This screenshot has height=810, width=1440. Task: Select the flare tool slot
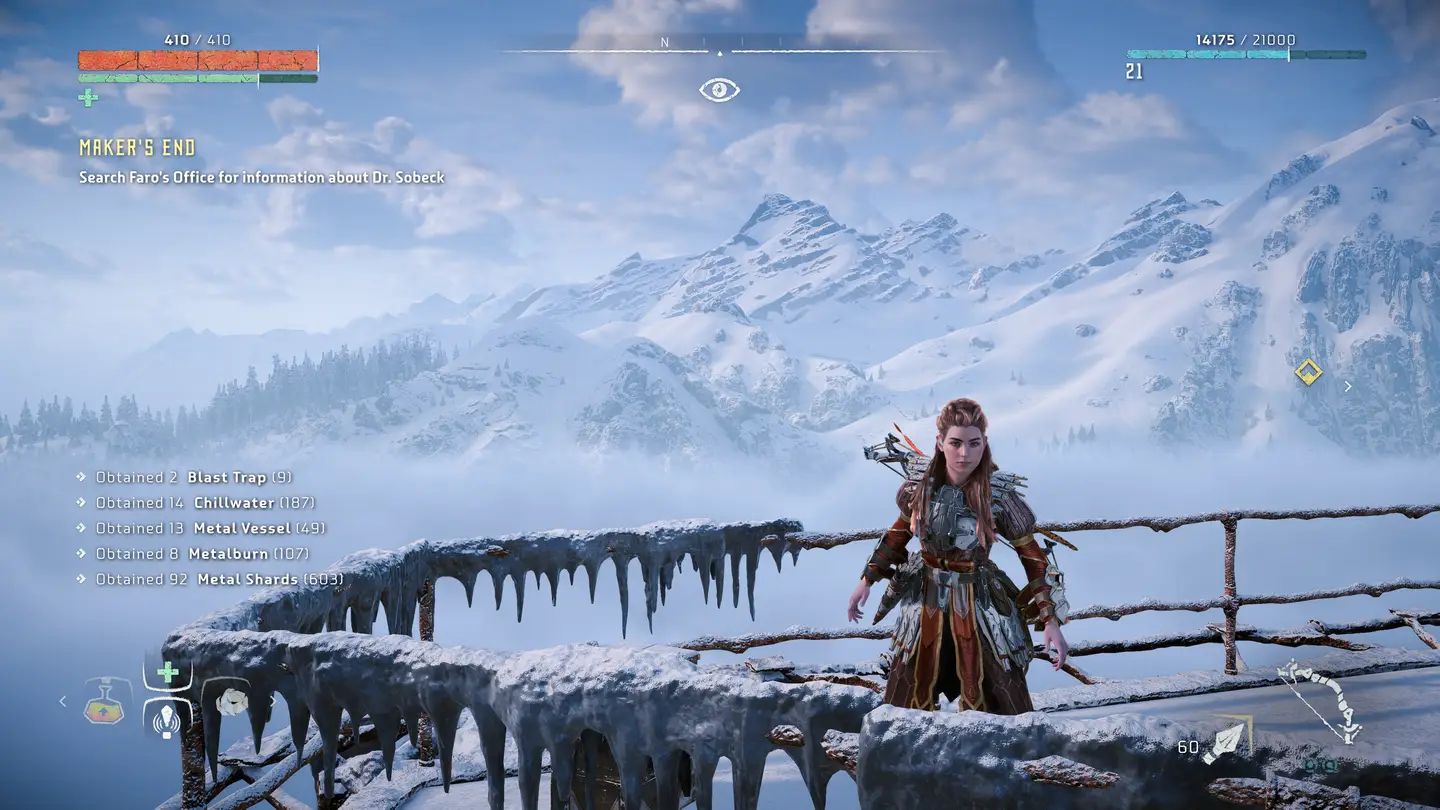(x=166, y=720)
